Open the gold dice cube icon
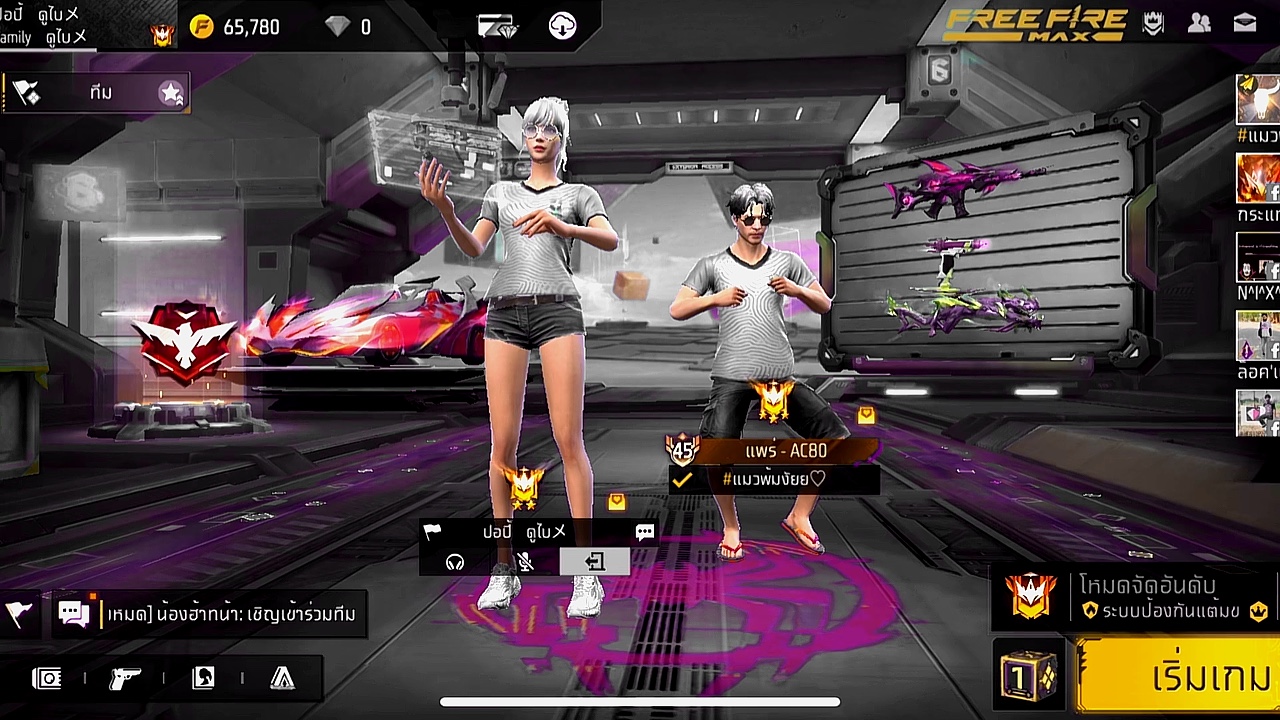The image size is (1280, 720). [x=1028, y=677]
